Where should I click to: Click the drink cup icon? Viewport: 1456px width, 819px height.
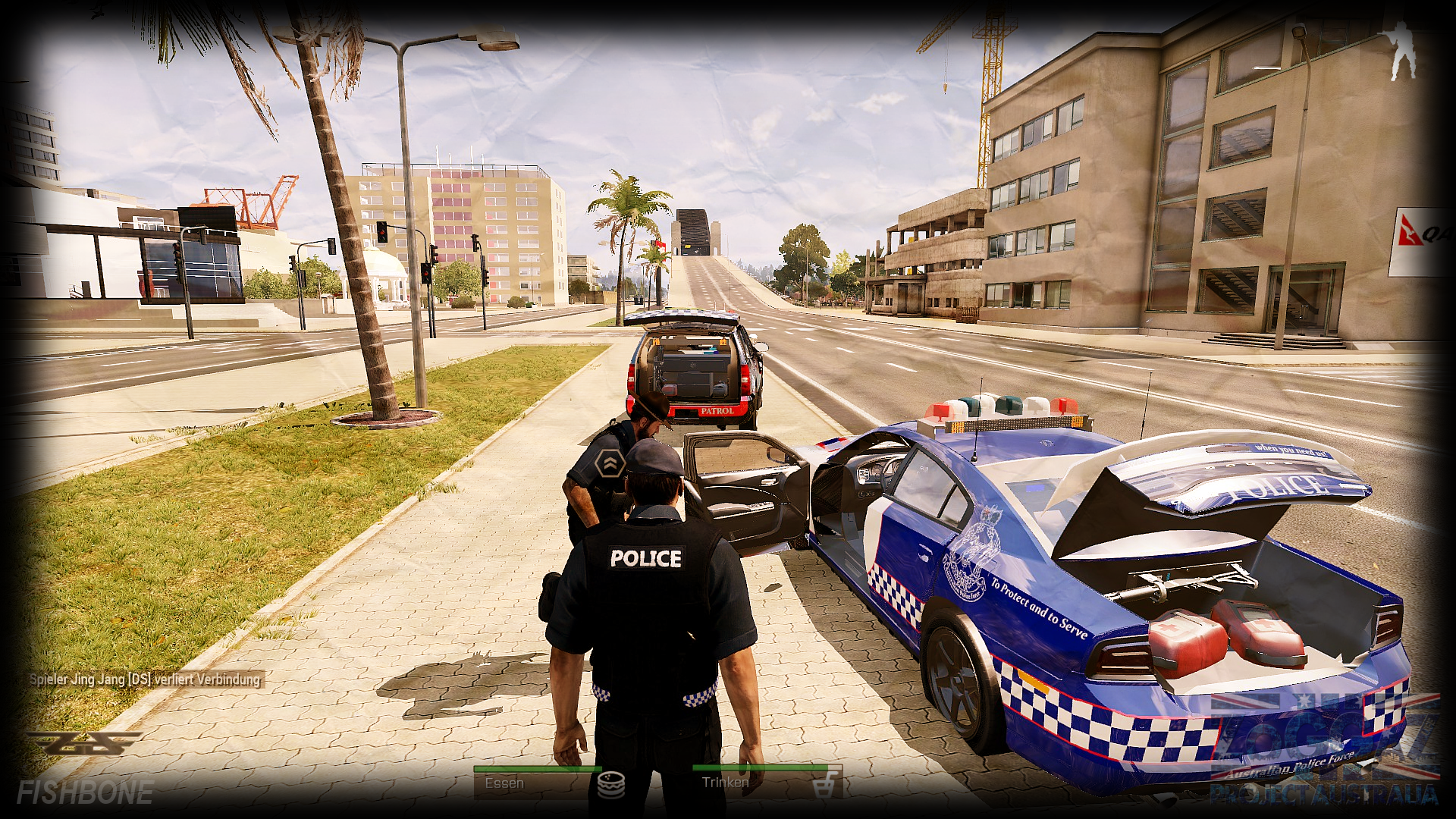[824, 786]
